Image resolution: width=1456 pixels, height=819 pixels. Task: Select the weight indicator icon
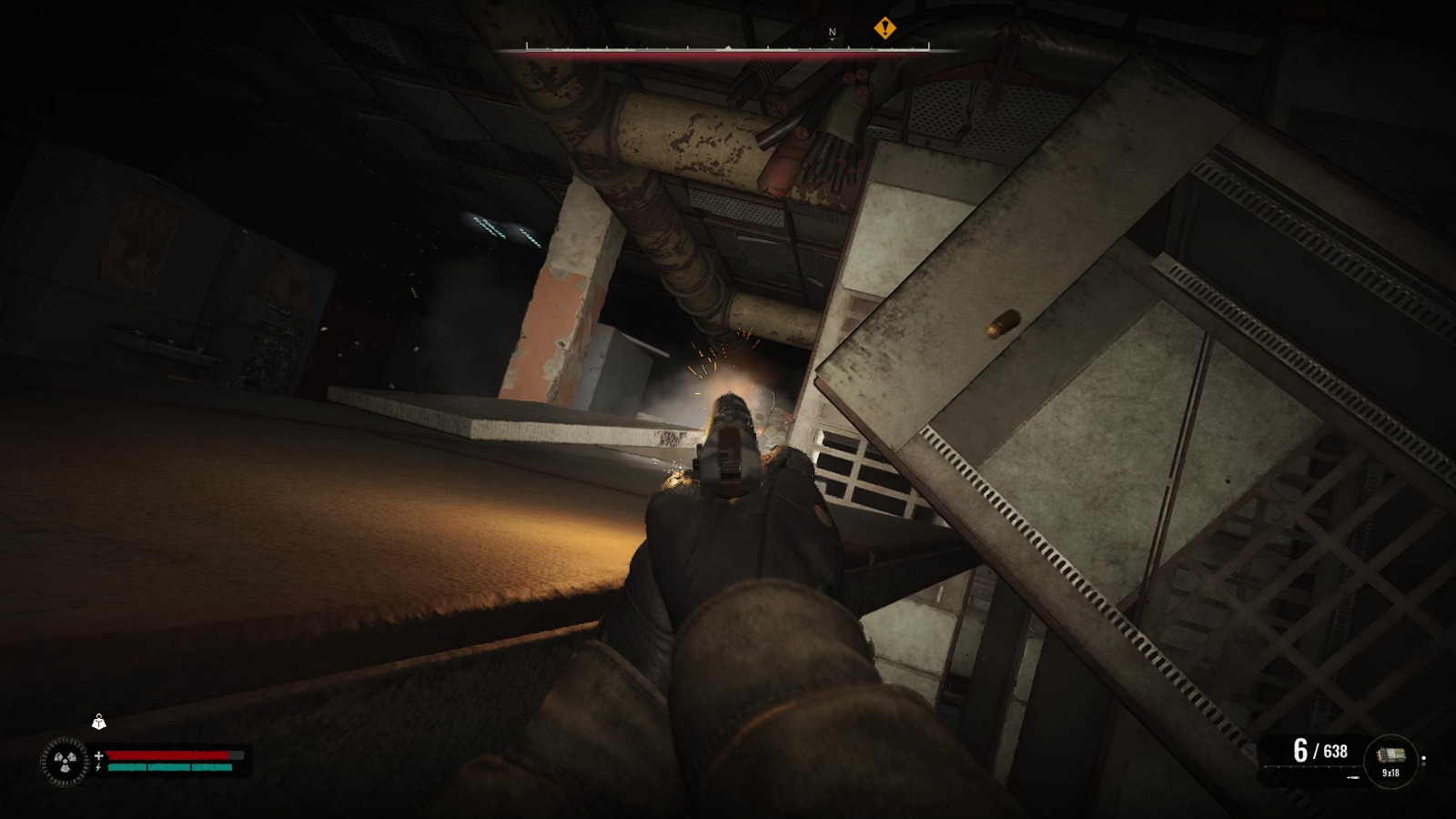99,724
